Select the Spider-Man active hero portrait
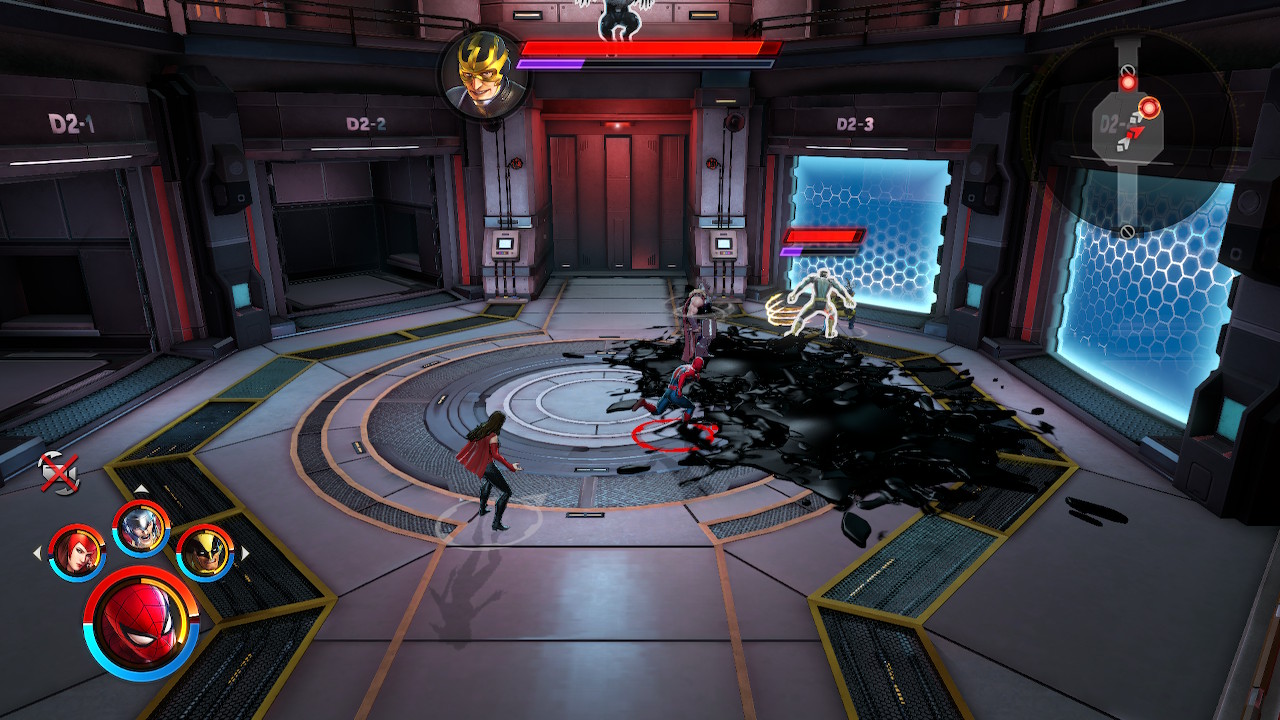 point(141,622)
